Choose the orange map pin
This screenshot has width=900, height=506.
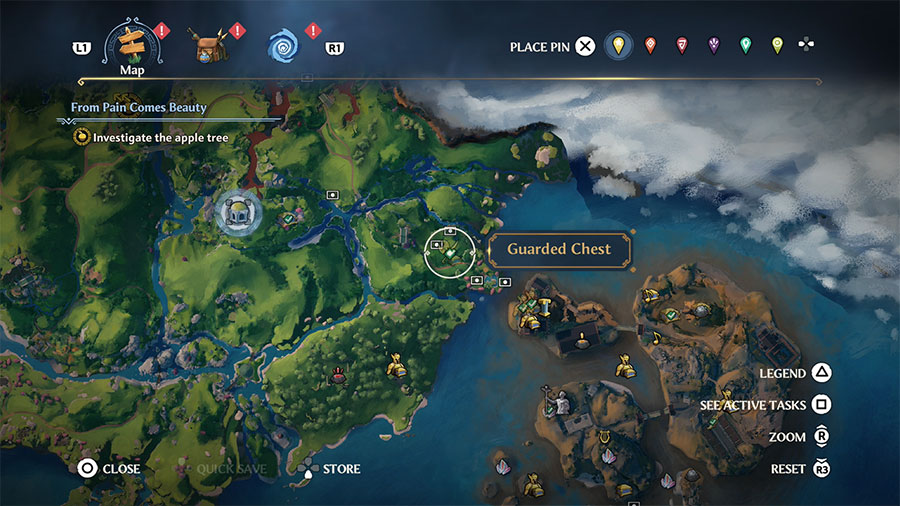click(x=651, y=45)
